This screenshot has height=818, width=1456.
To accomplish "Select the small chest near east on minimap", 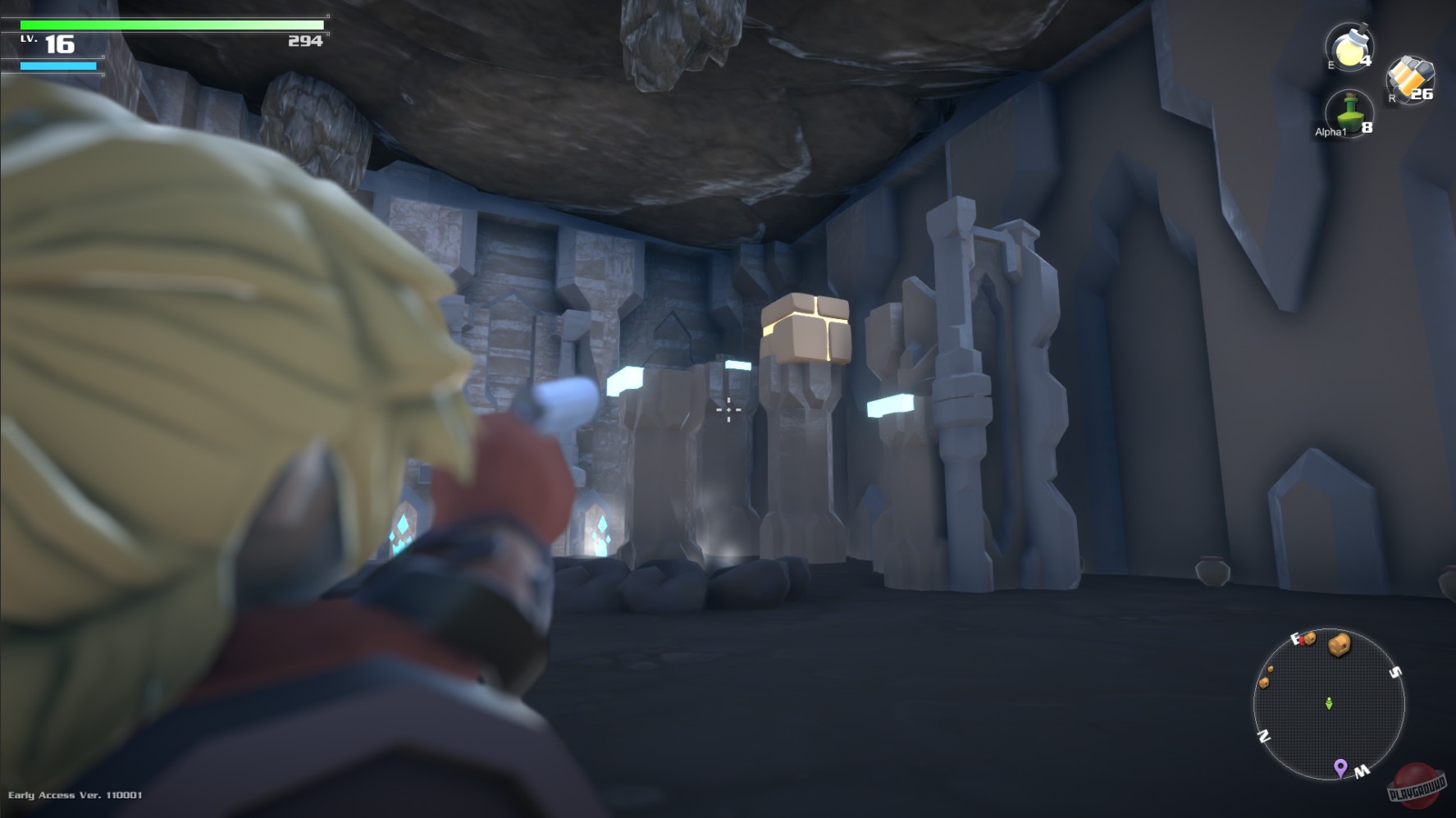I will [1309, 641].
